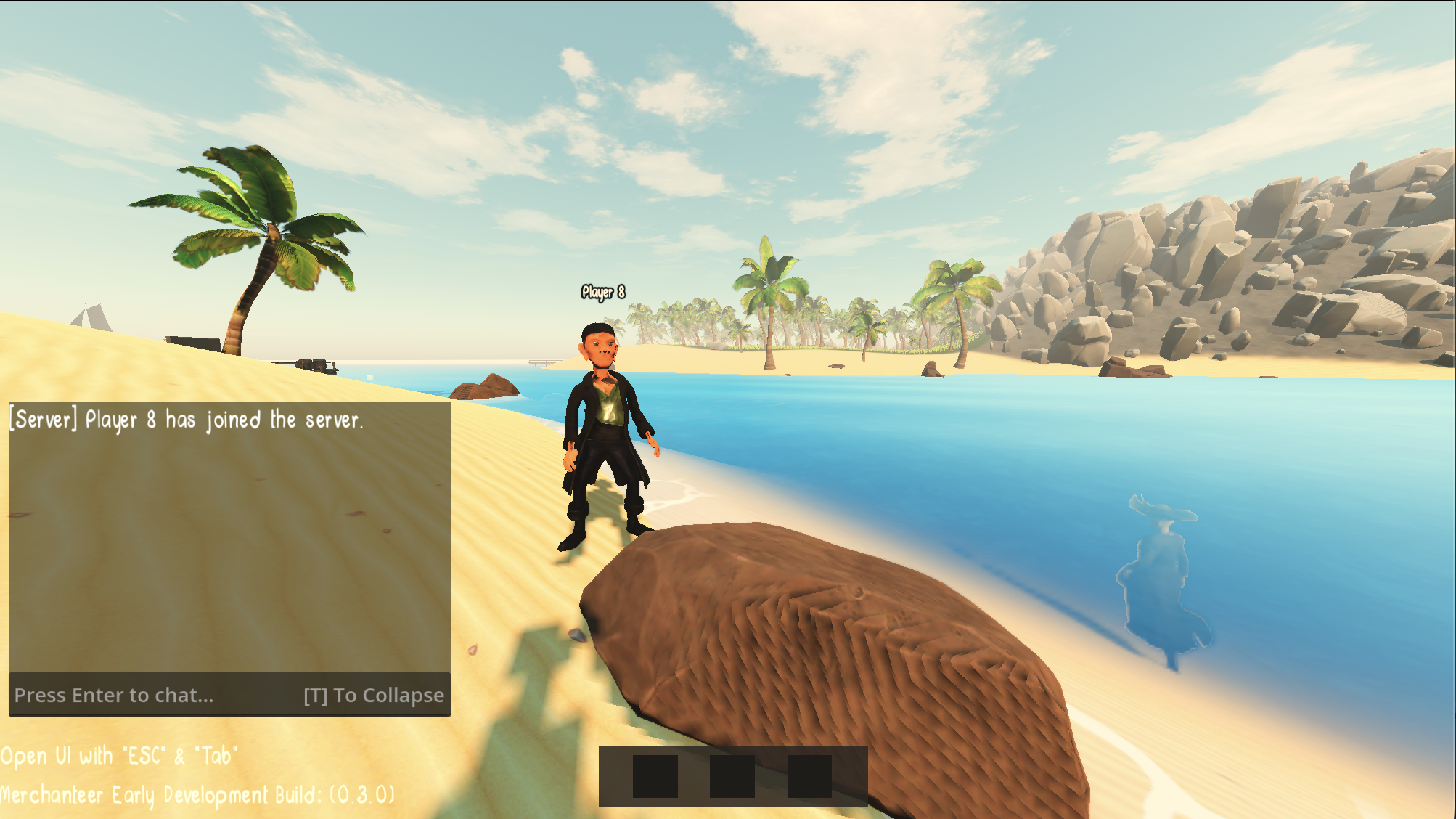1456x819 pixels.
Task: Collapse the chat window via [T] To Collapse
Action: click(x=372, y=695)
